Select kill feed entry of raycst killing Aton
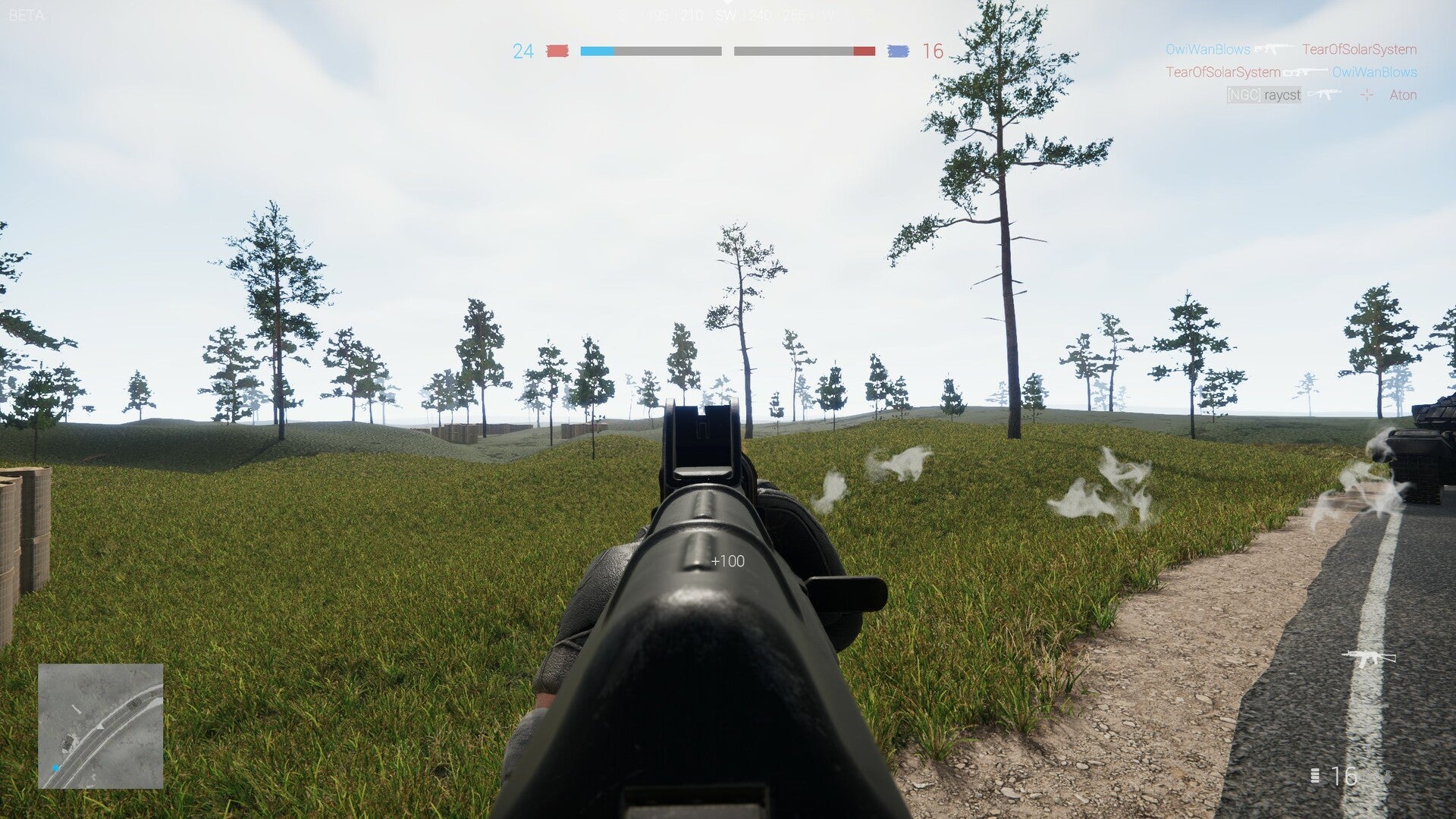This screenshot has width=1456, height=819. click(1321, 95)
